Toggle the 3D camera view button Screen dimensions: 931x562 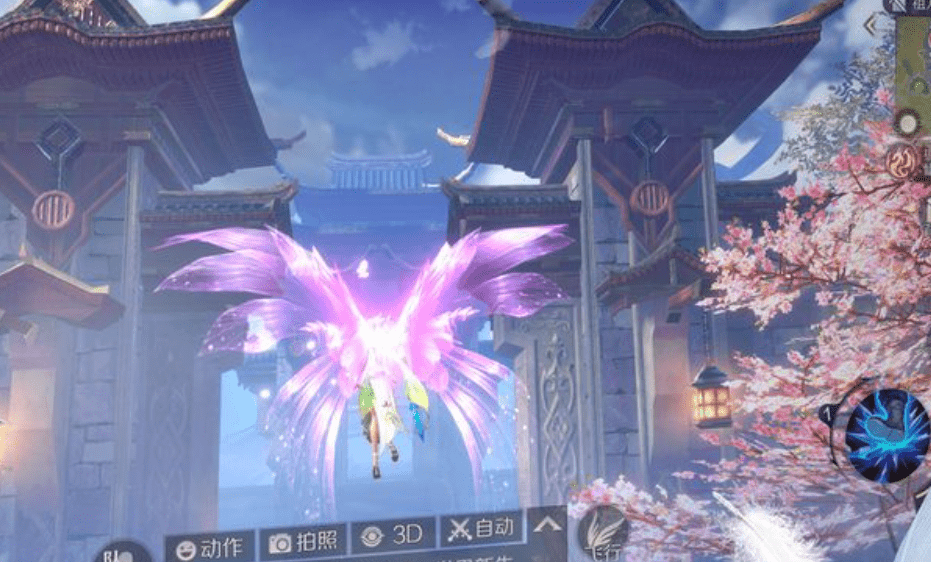tap(393, 535)
